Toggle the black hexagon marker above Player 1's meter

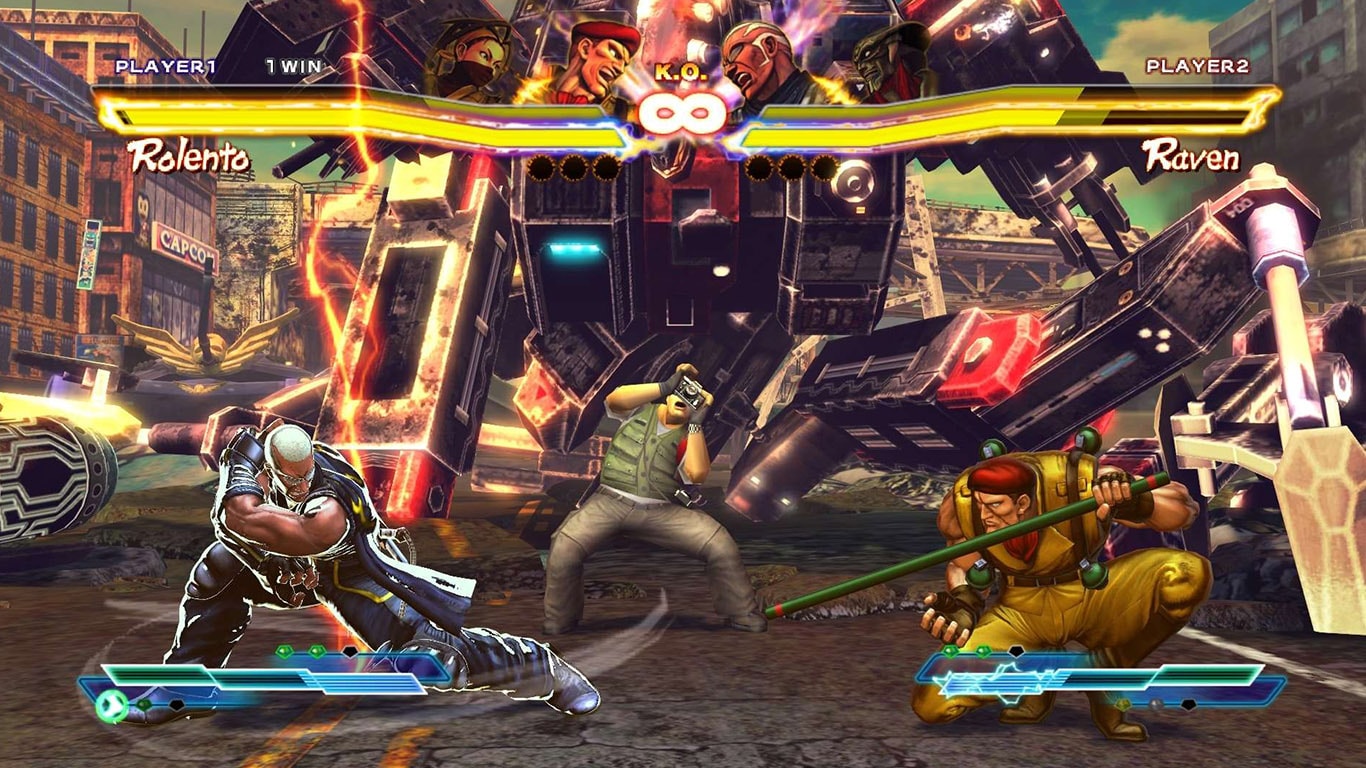coord(349,652)
